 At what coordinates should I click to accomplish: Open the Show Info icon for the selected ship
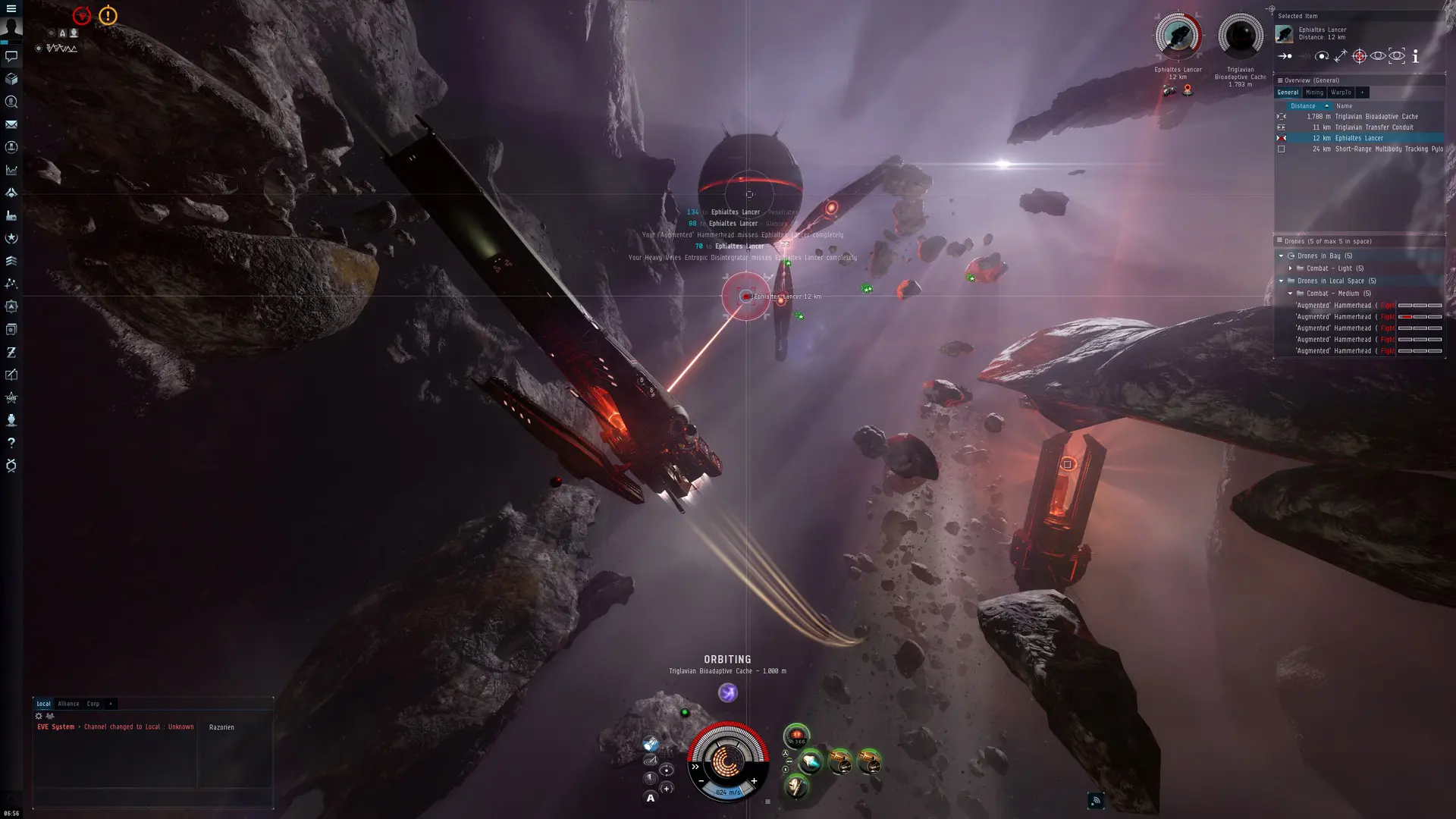(1415, 56)
